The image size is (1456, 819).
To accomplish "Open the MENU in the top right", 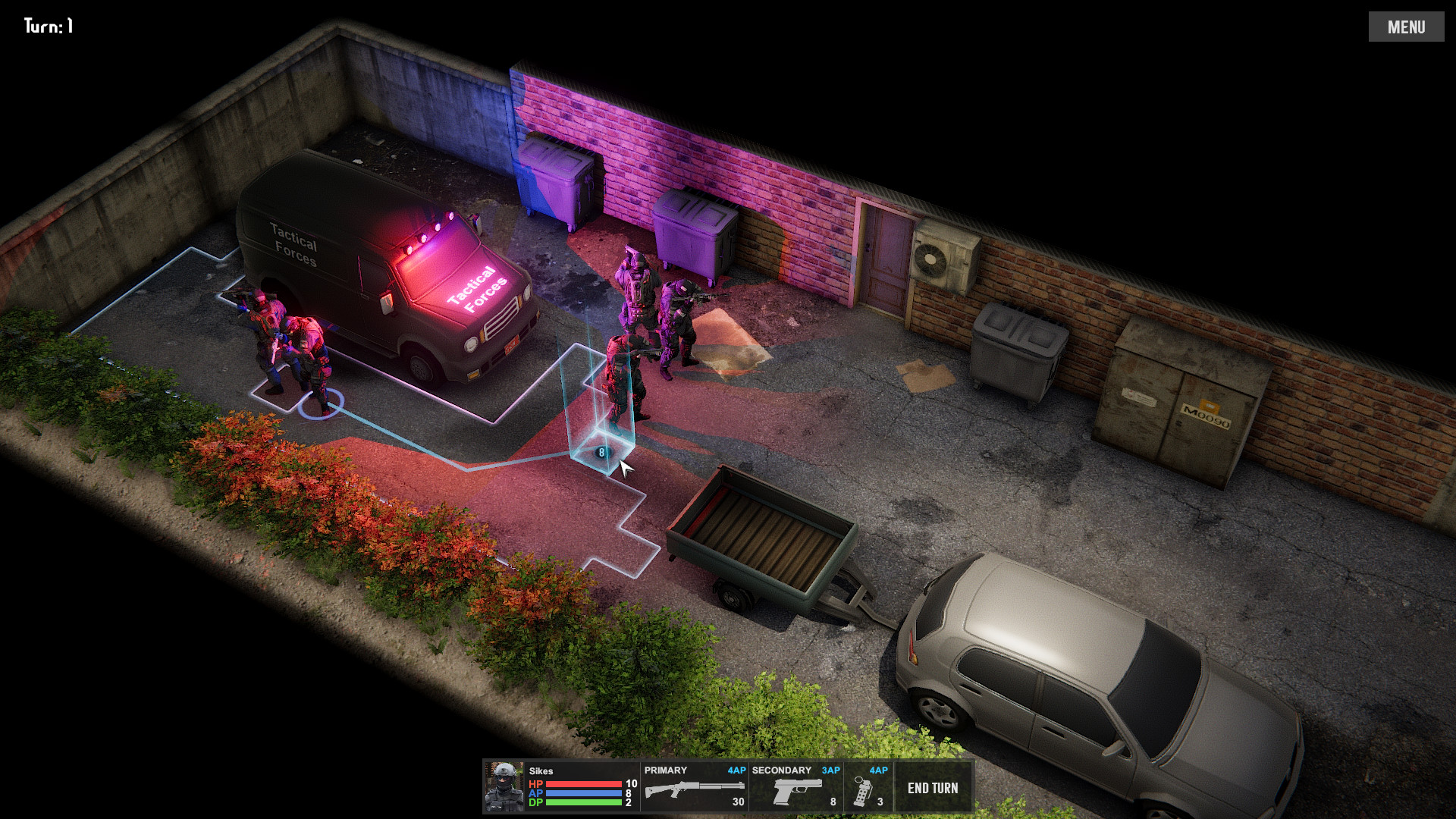I will point(1407,27).
